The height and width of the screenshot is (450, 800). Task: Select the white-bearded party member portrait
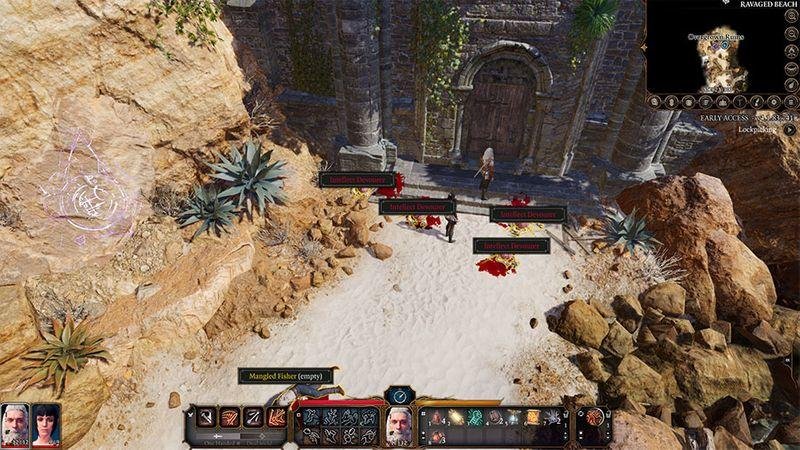tap(15, 420)
